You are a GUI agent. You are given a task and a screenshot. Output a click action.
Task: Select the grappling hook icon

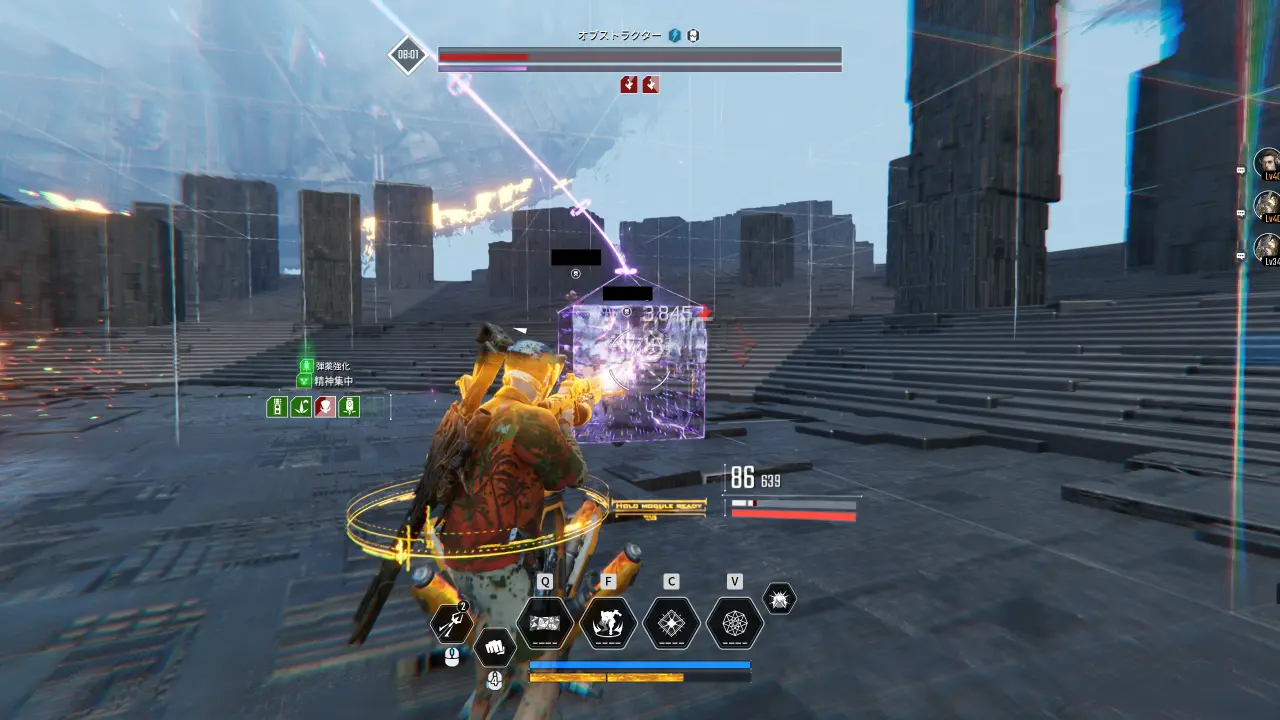[452, 625]
